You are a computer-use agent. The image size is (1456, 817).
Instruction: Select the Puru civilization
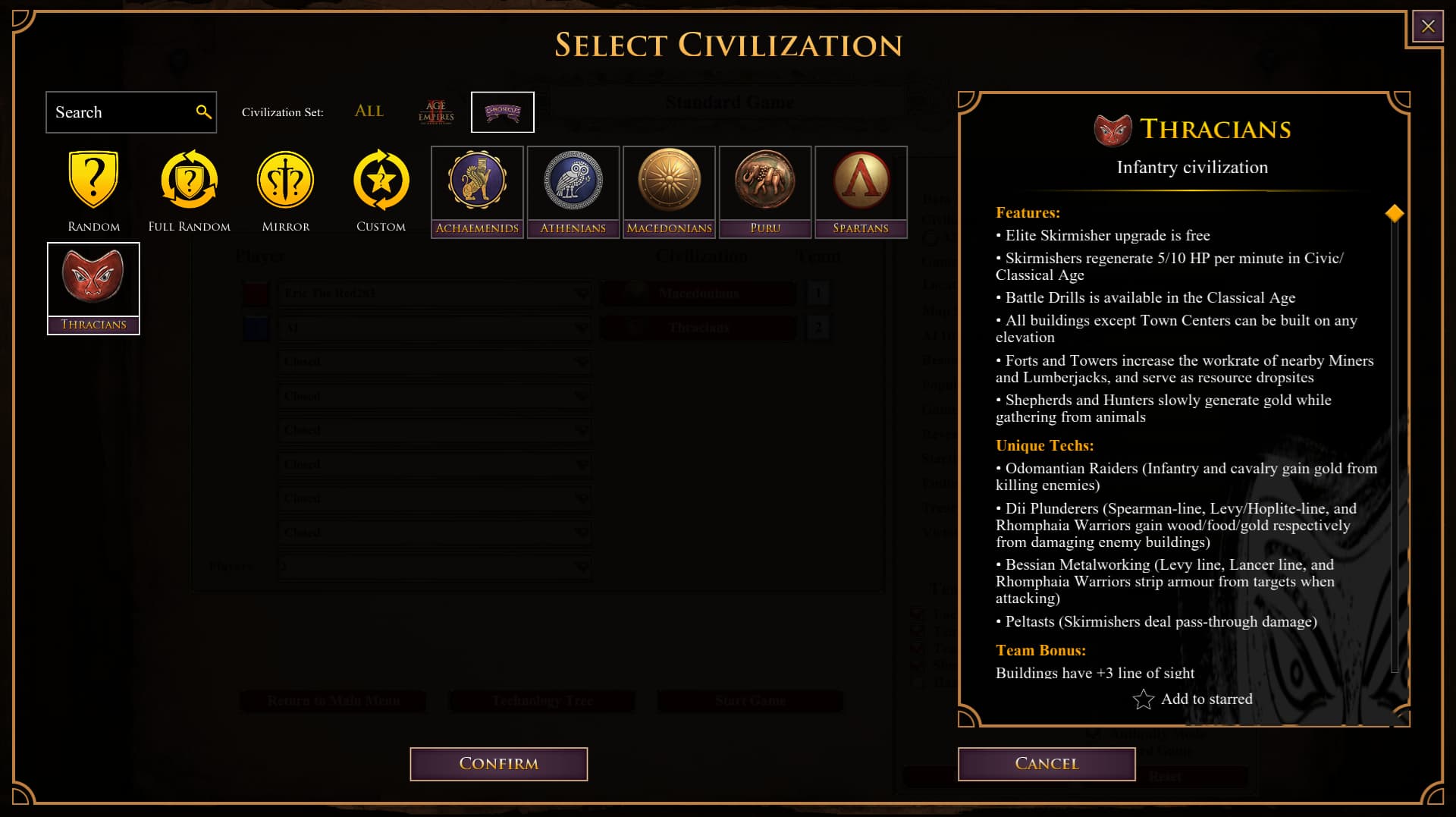point(764,191)
